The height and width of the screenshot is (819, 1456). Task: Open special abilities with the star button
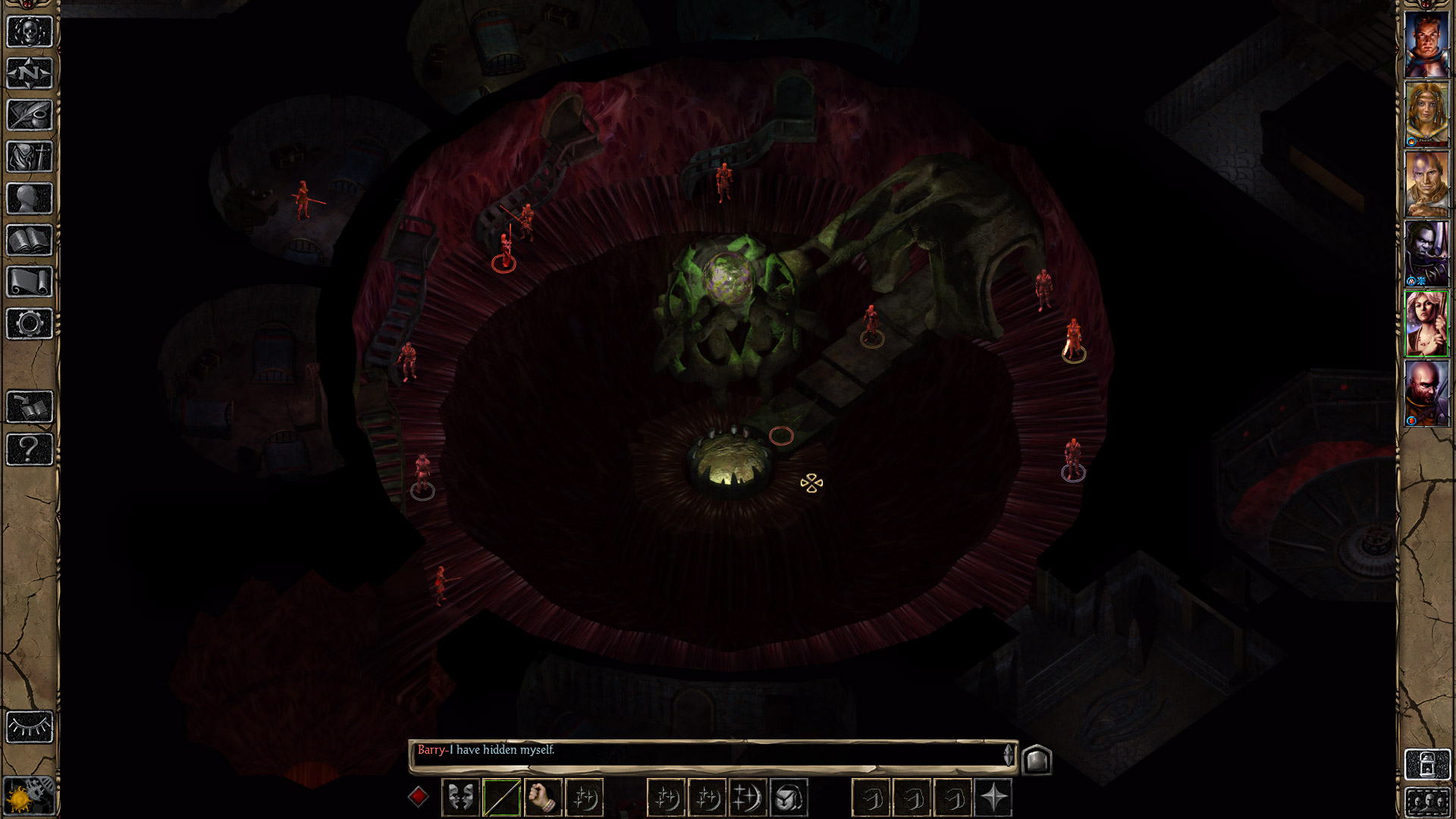click(993, 797)
